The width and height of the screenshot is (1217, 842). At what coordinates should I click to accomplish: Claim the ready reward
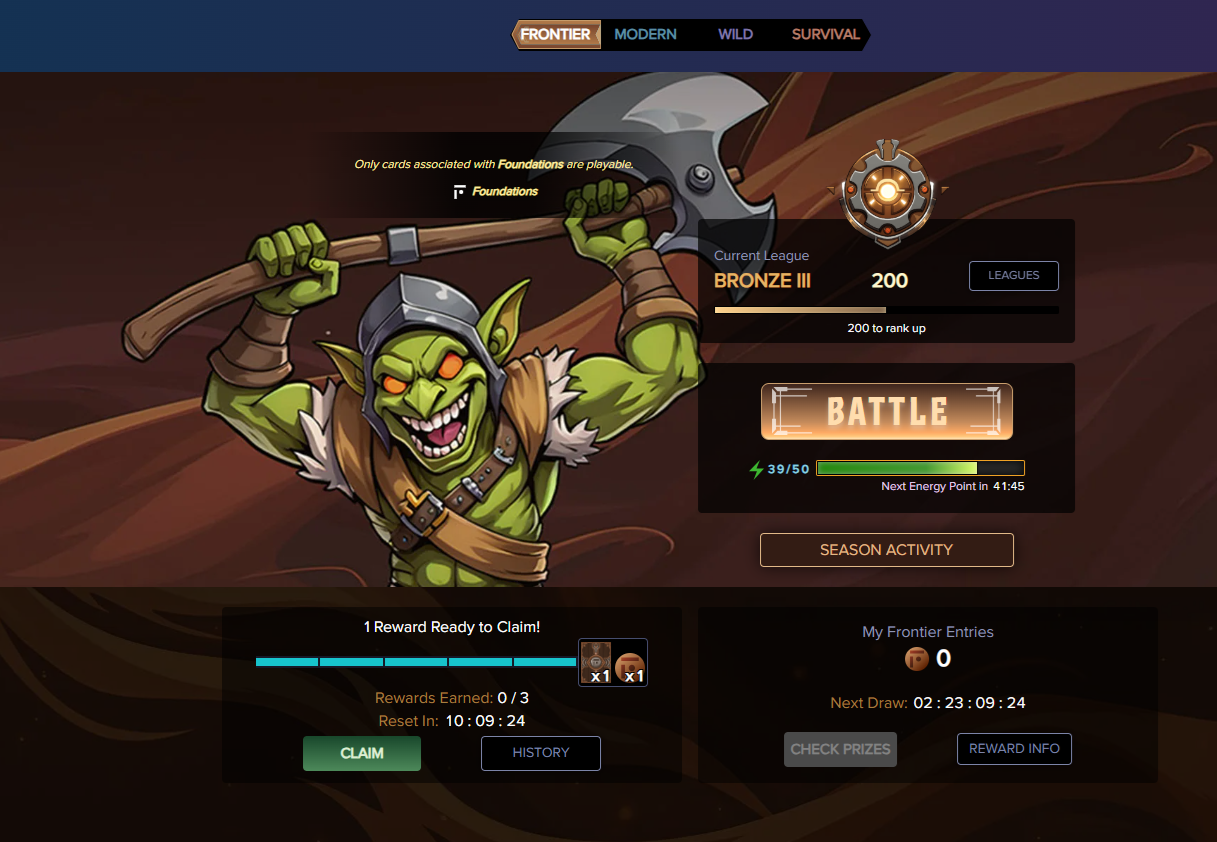[x=362, y=753]
